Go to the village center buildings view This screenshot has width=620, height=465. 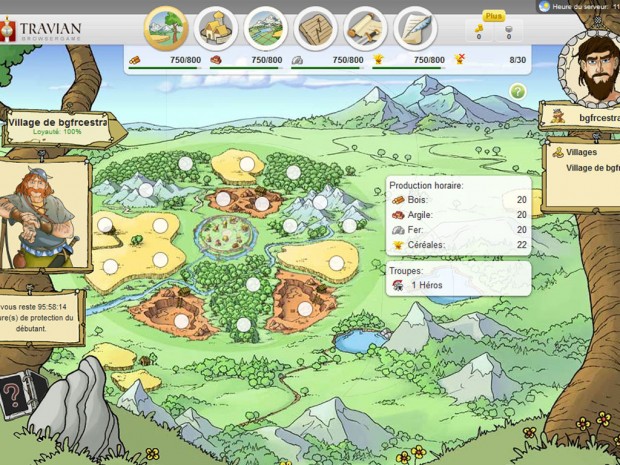point(216,28)
